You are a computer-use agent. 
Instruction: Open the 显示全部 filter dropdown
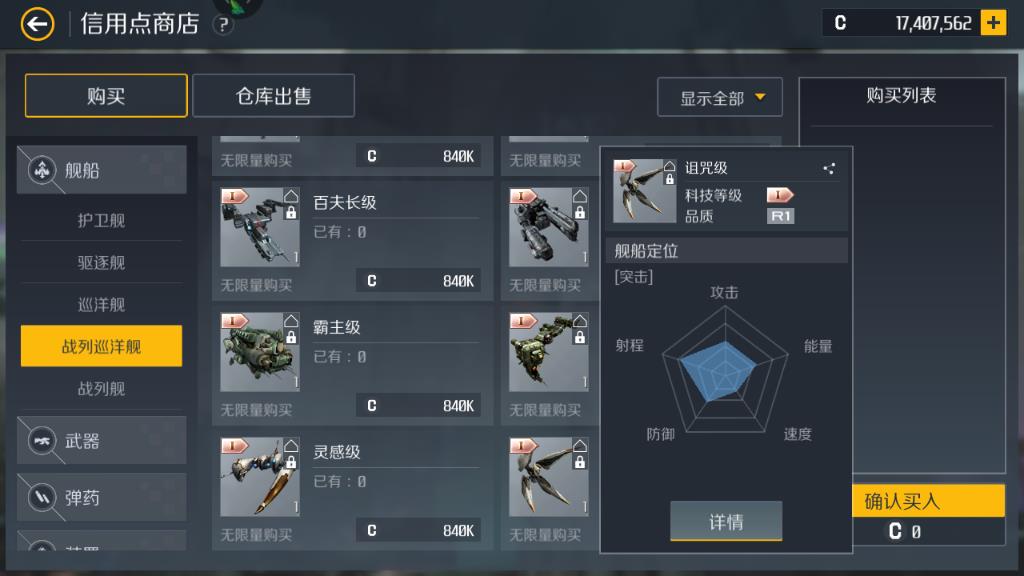[x=720, y=98]
